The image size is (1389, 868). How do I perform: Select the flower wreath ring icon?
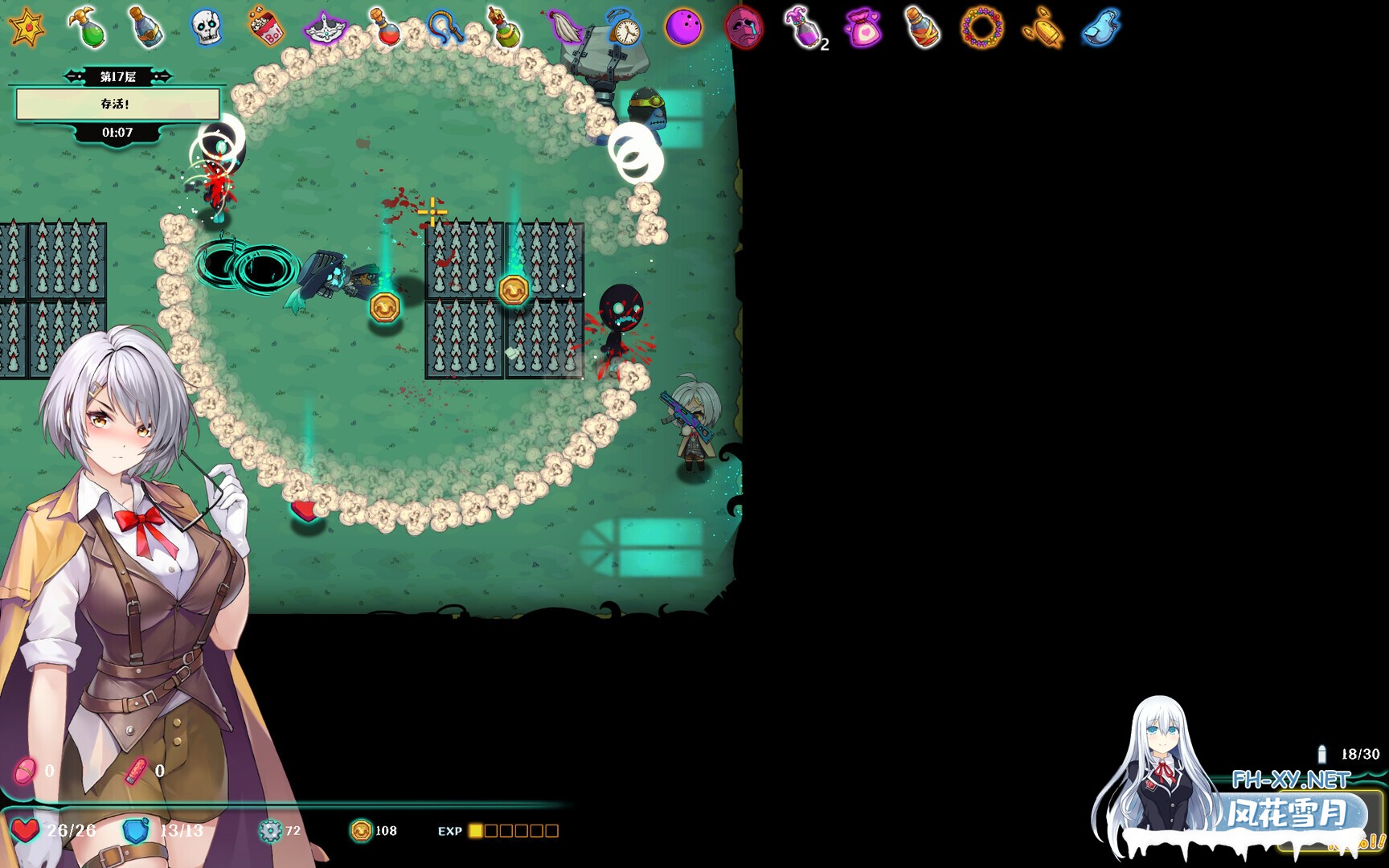point(981,27)
